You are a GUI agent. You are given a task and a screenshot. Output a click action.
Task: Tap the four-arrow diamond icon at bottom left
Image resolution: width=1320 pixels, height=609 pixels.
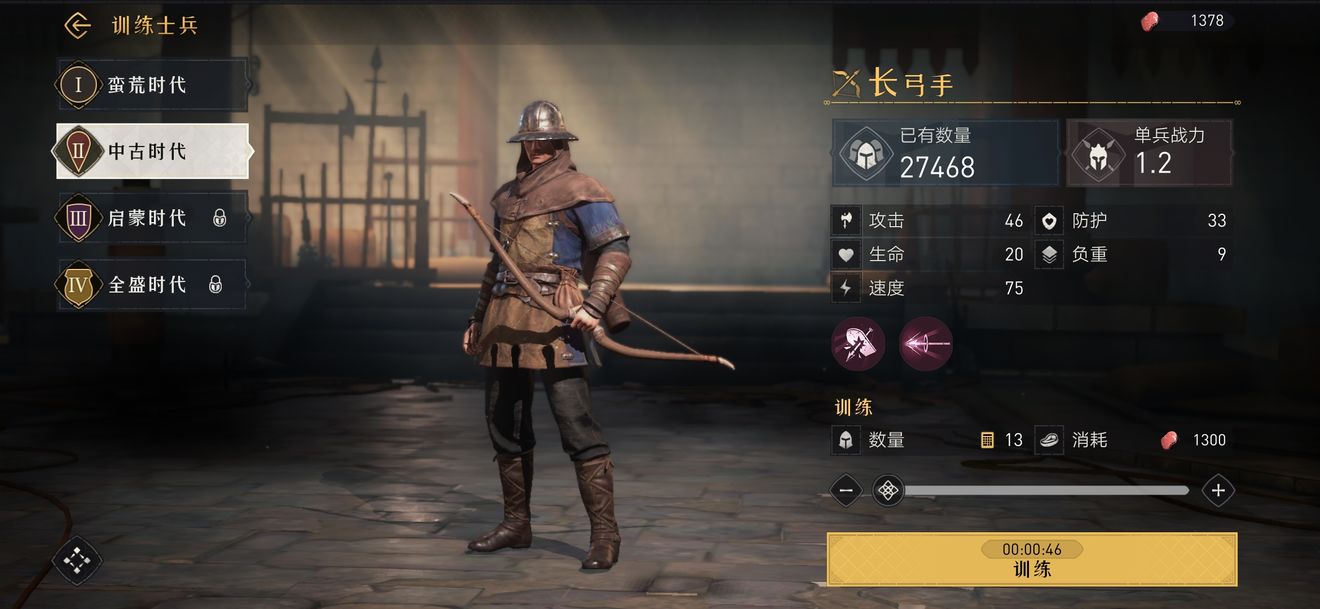click(x=77, y=561)
